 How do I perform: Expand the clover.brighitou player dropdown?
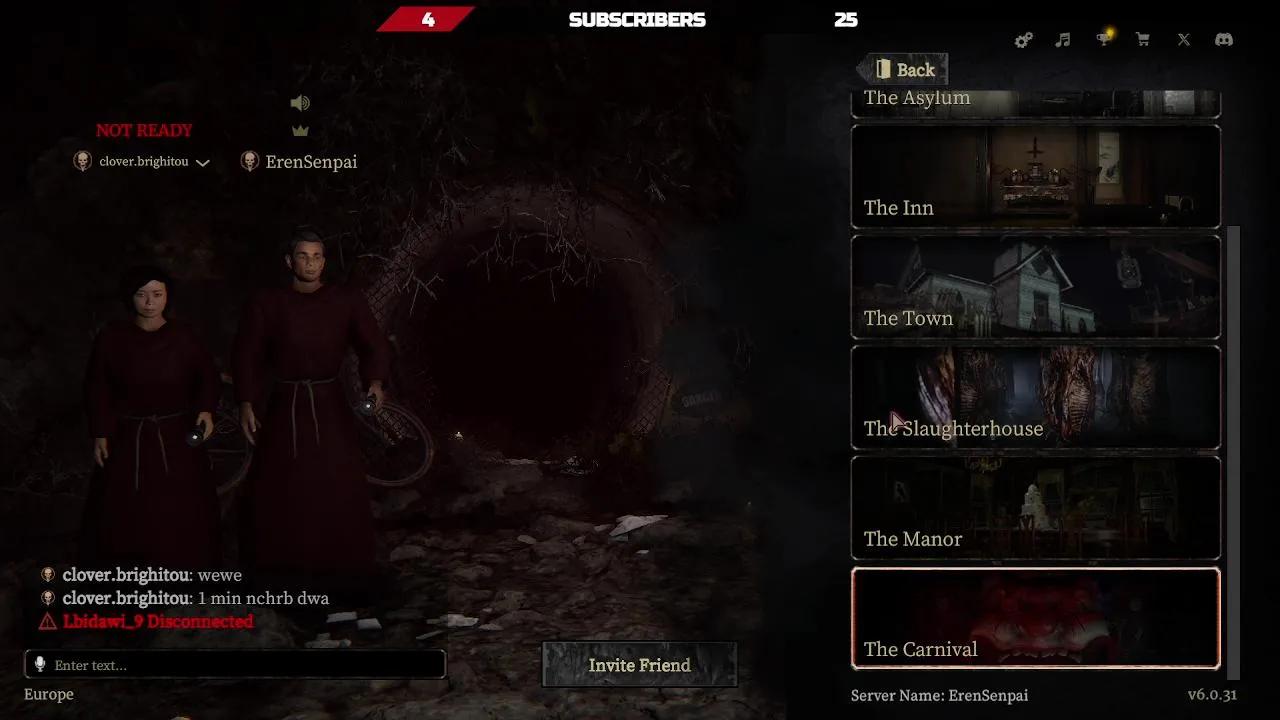click(x=203, y=162)
